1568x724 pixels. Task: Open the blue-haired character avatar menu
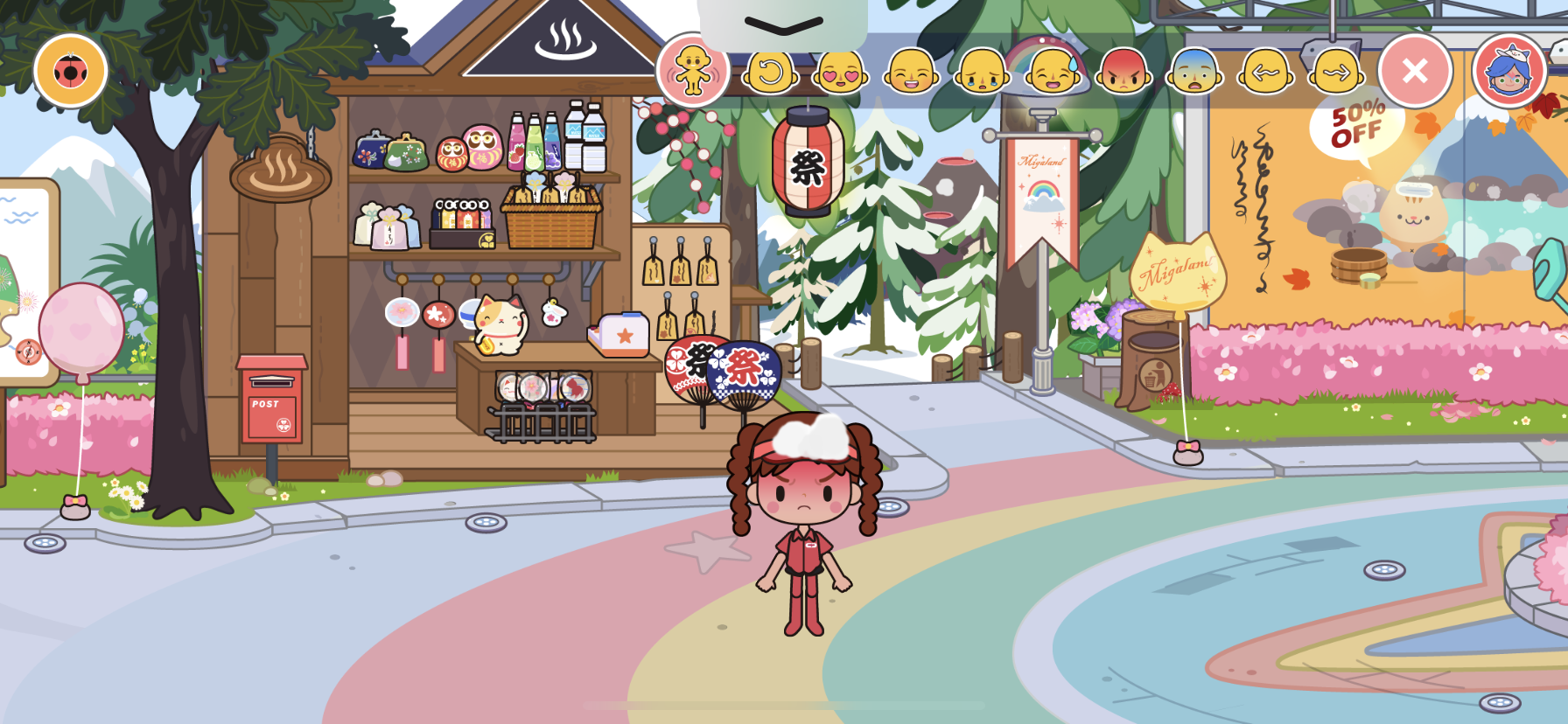(1509, 71)
